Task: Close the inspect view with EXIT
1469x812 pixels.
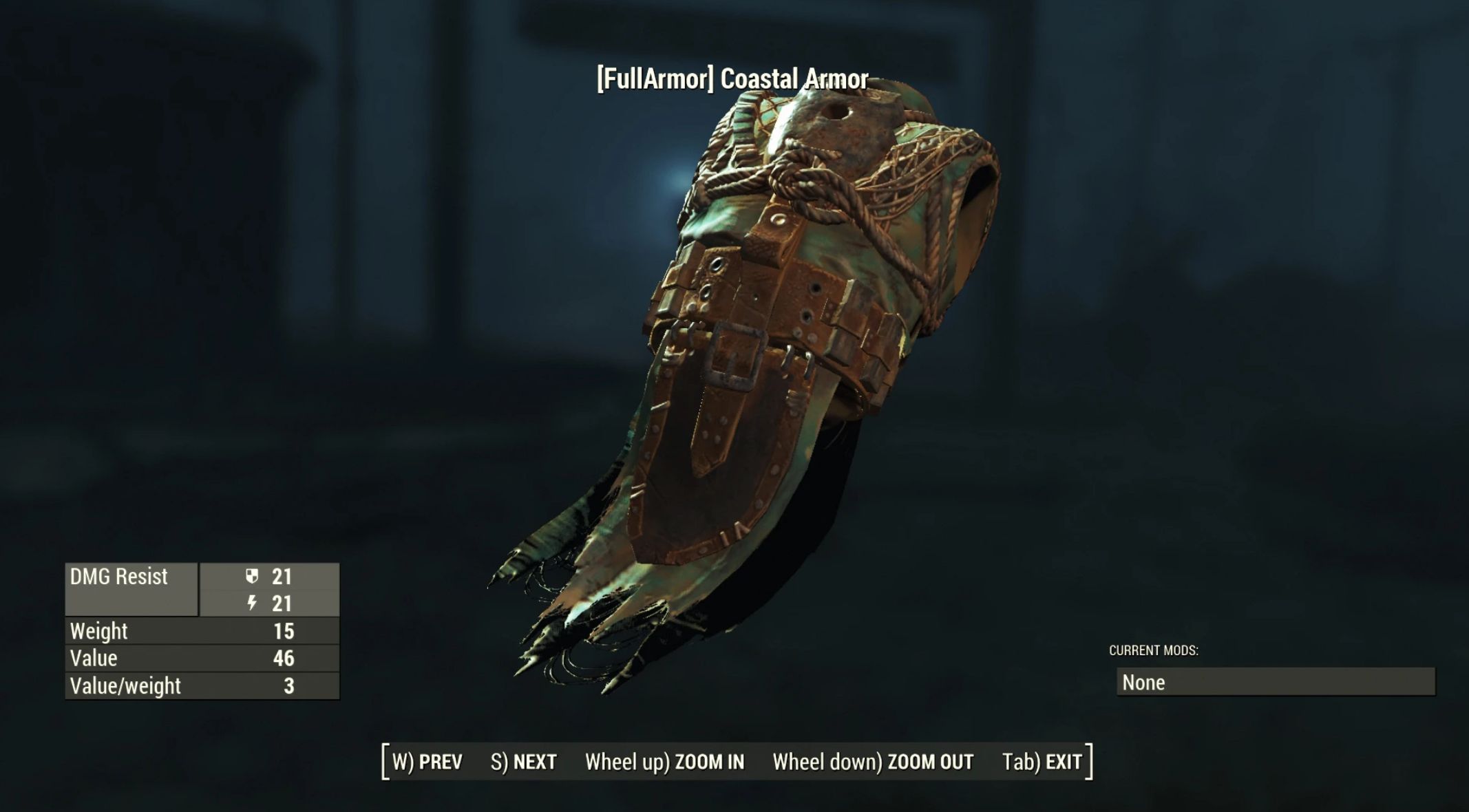Action: [1042, 762]
